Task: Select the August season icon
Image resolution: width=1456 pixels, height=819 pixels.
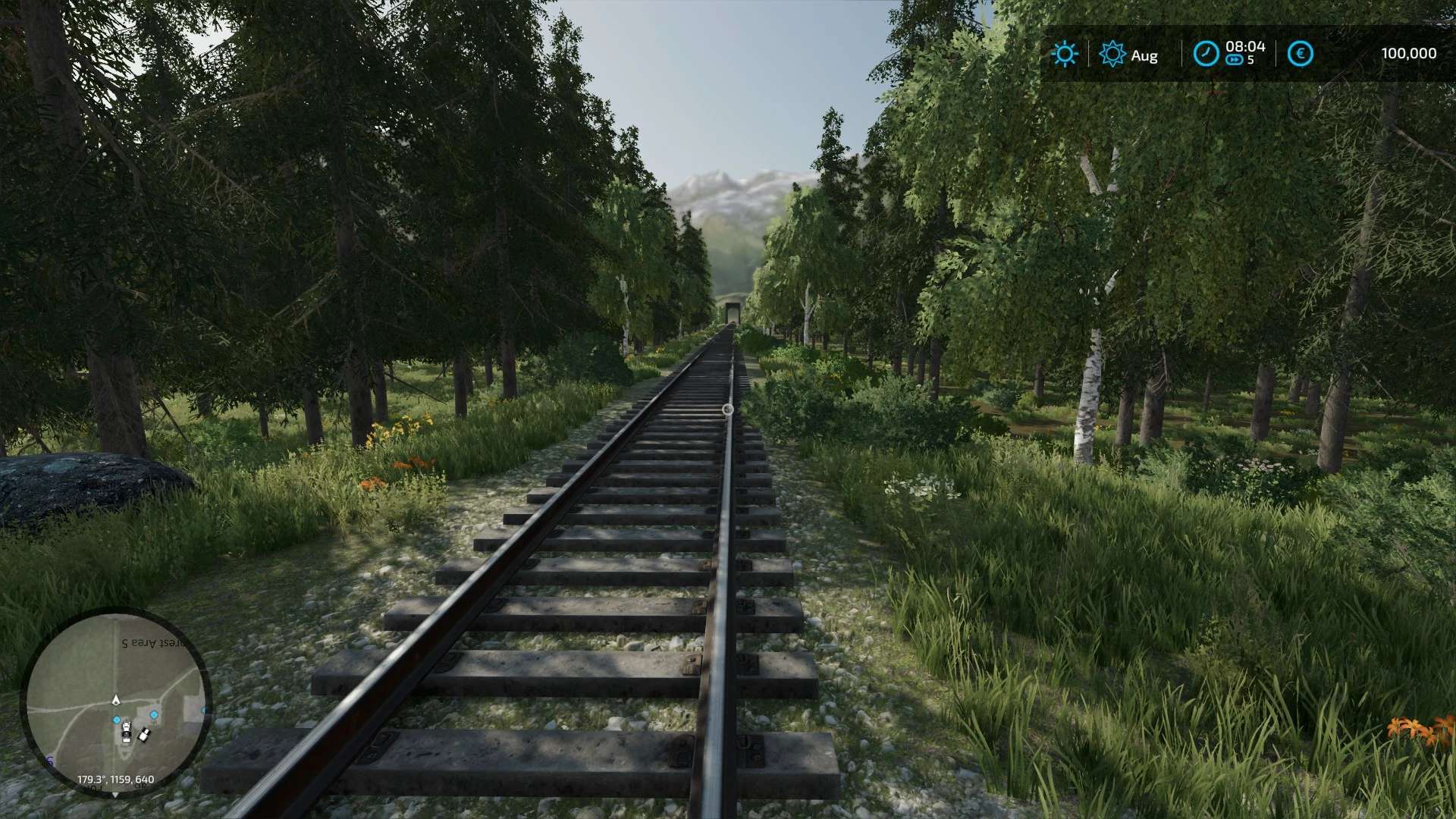Action: tap(1112, 54)
